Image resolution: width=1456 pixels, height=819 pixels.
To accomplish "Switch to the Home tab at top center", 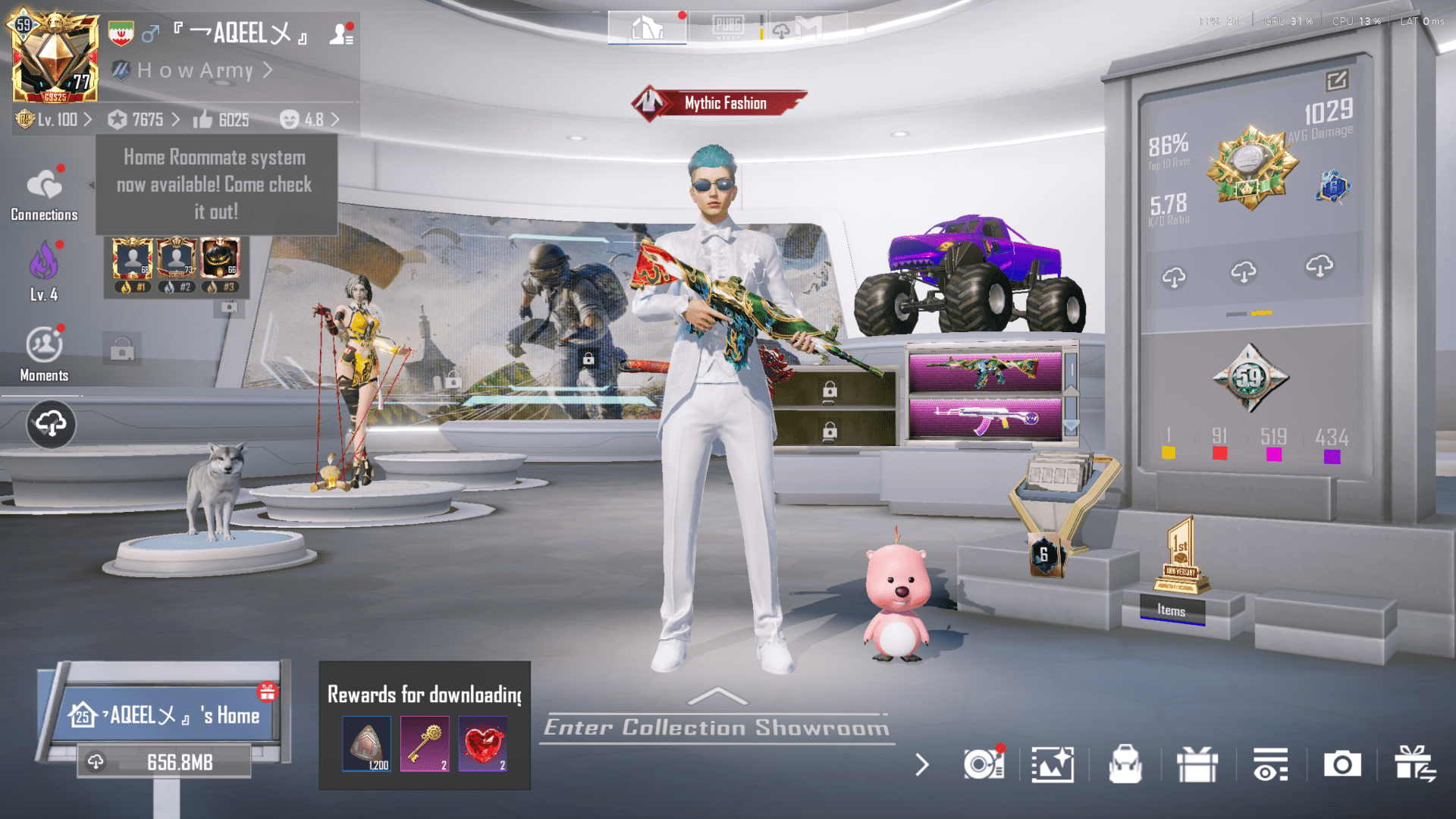I will (x=647, y=27).
